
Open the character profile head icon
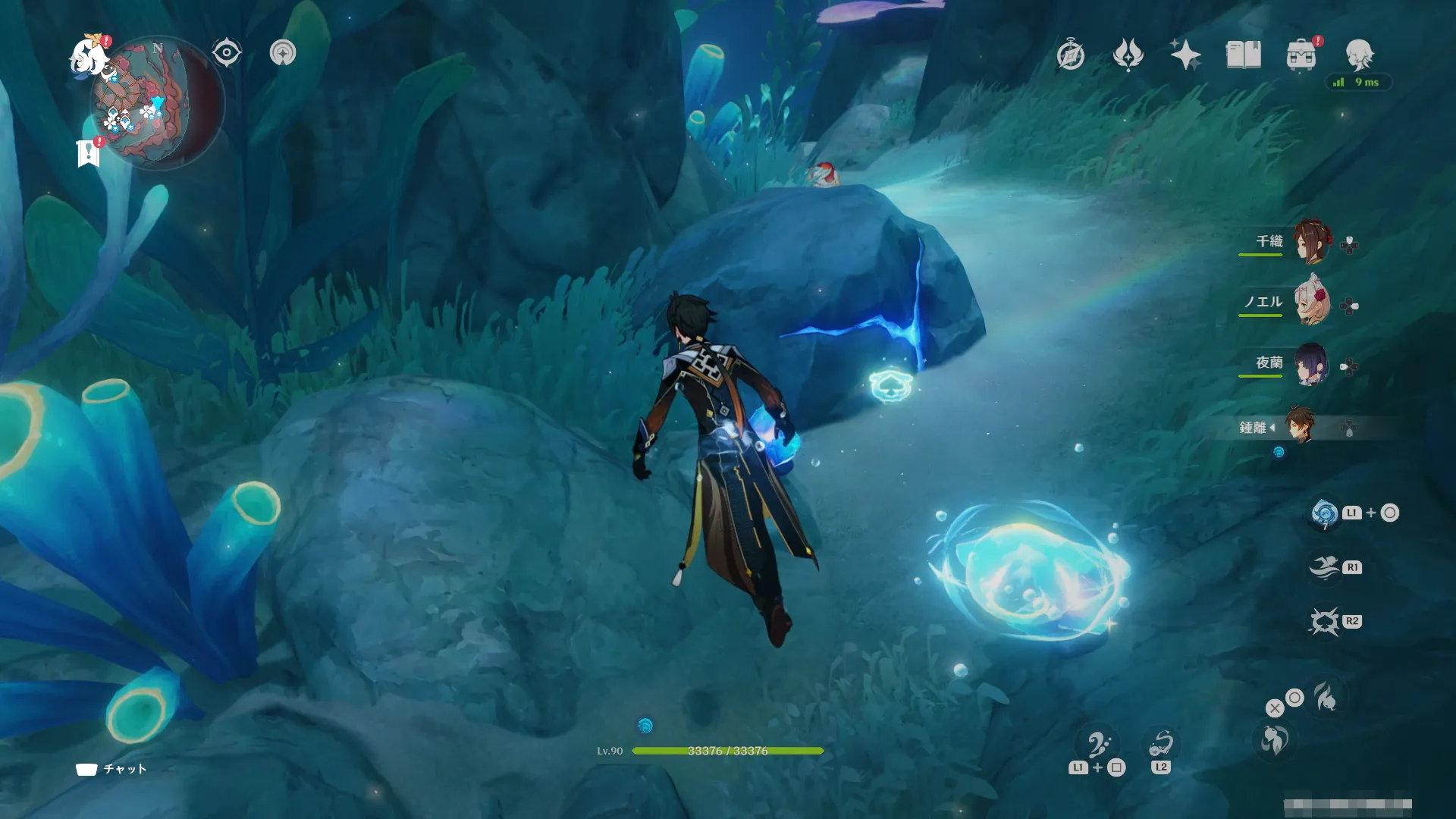click(x=1358, y=55)
